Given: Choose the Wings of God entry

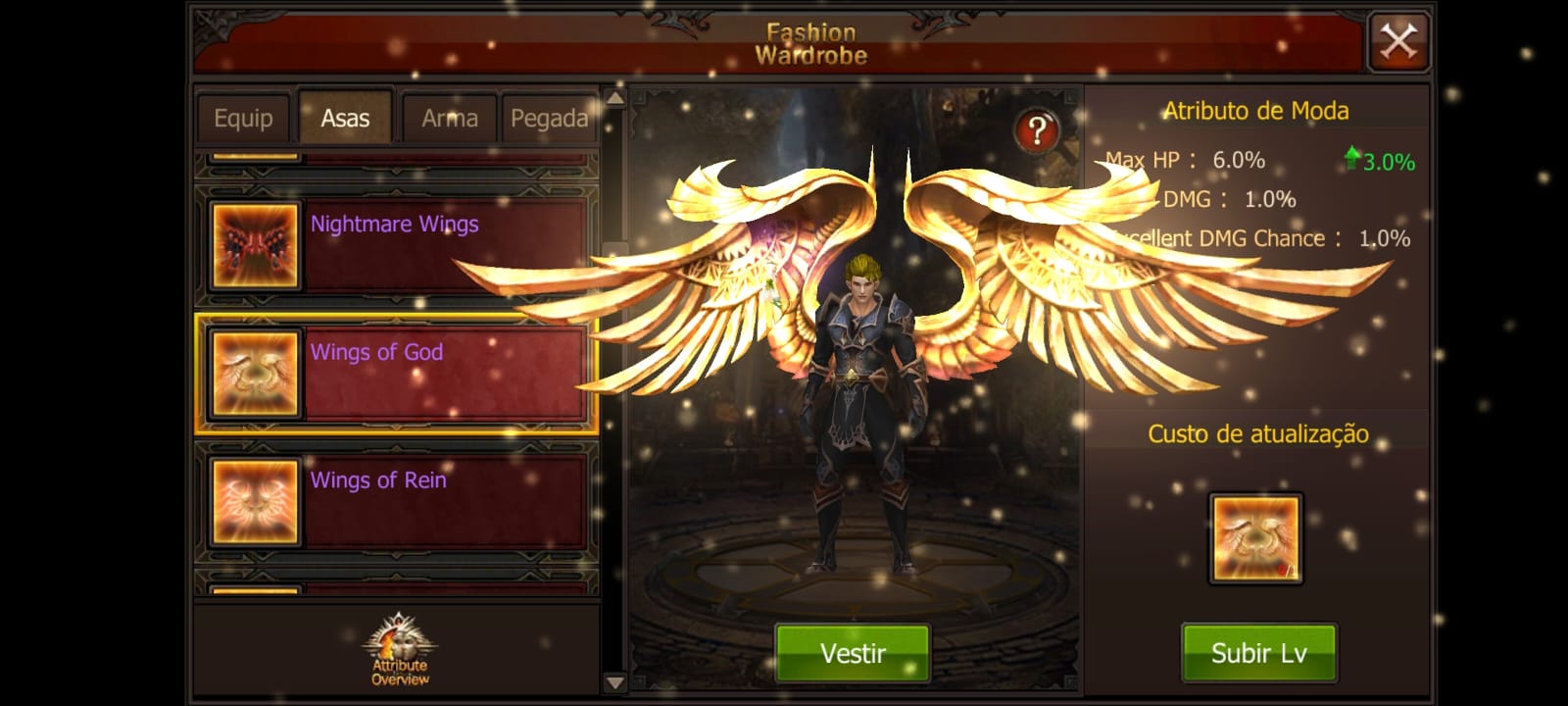Looking at the screenshot, I should click(x=397, y=374).
